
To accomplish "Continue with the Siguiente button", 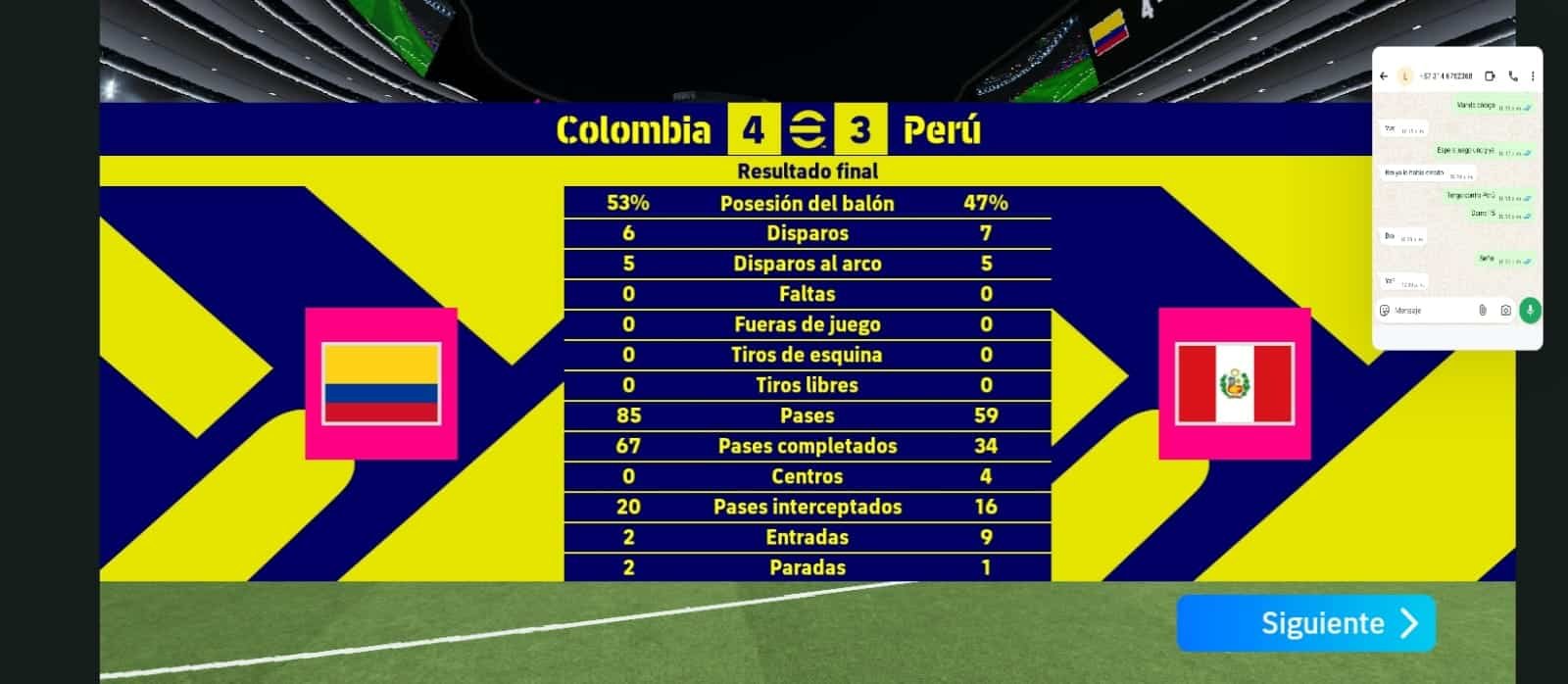I will (x=1305, y=623).
